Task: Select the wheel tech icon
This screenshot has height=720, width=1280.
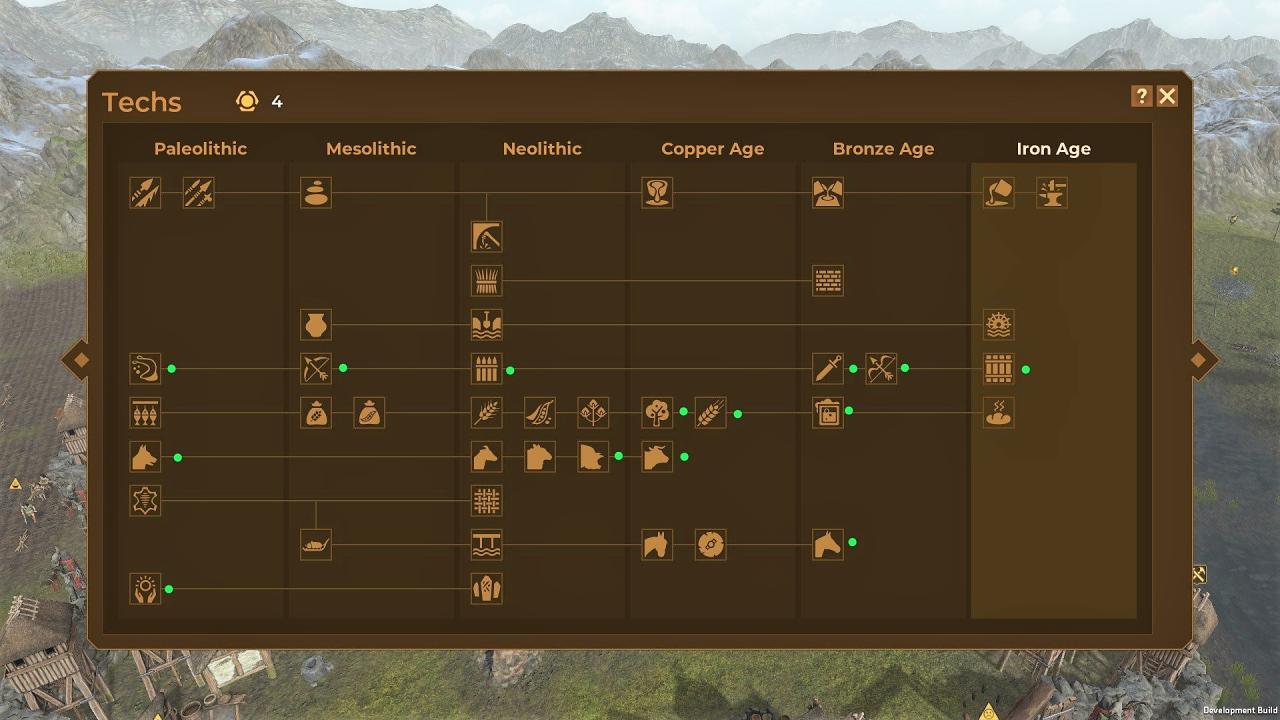Action: pyautogui.click(x=711, y=545)
